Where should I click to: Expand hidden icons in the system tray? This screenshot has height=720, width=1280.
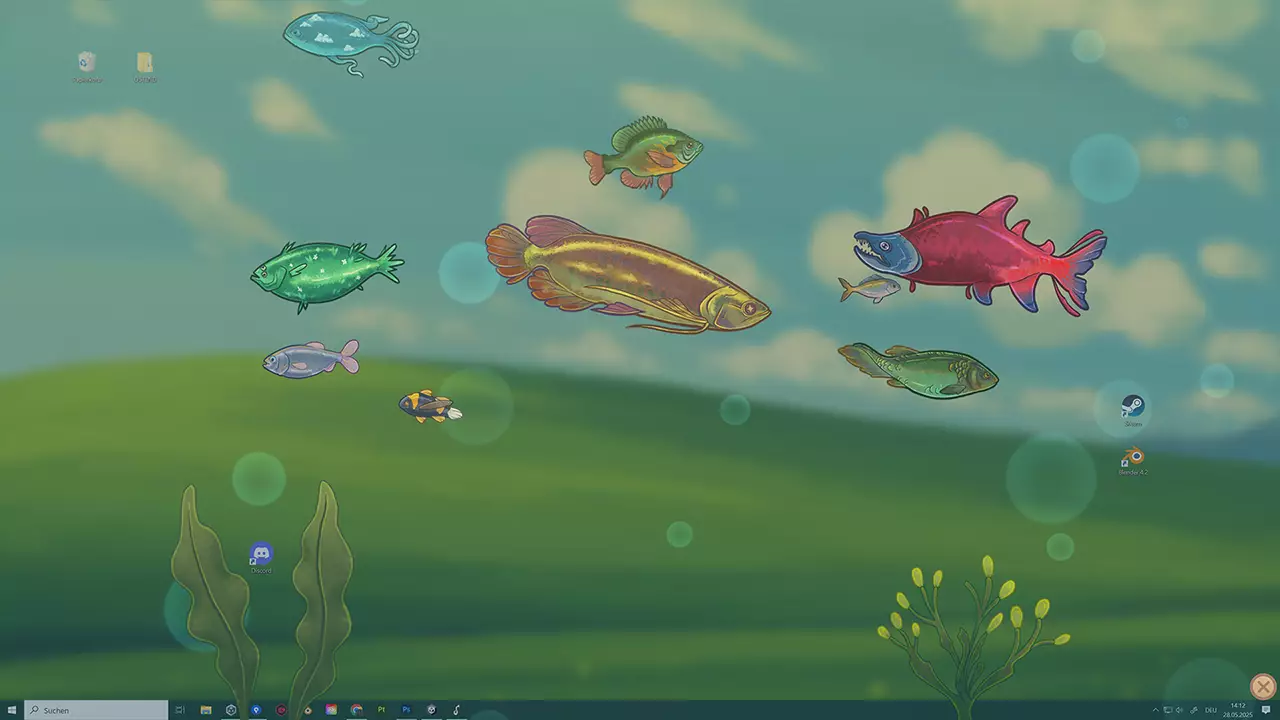click(x=1156, y=710)
